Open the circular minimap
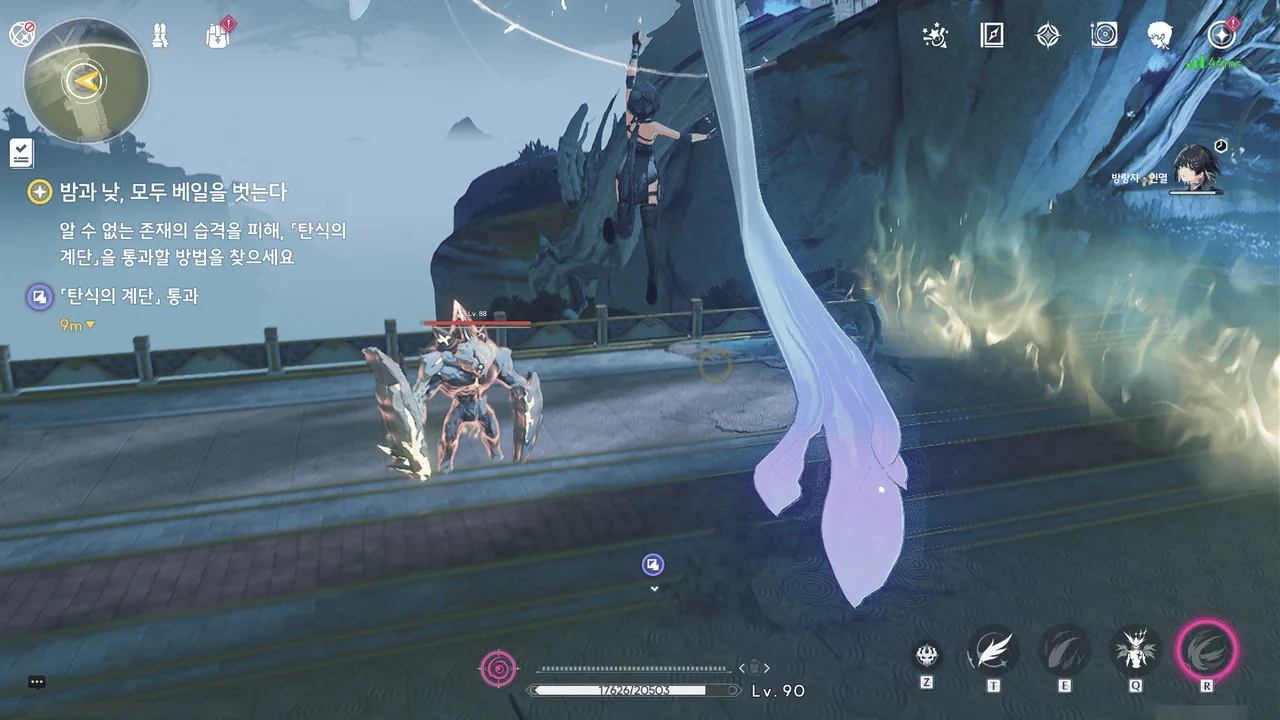Image resolution: width=1280 pixels, height=720 pixels. 86,81
